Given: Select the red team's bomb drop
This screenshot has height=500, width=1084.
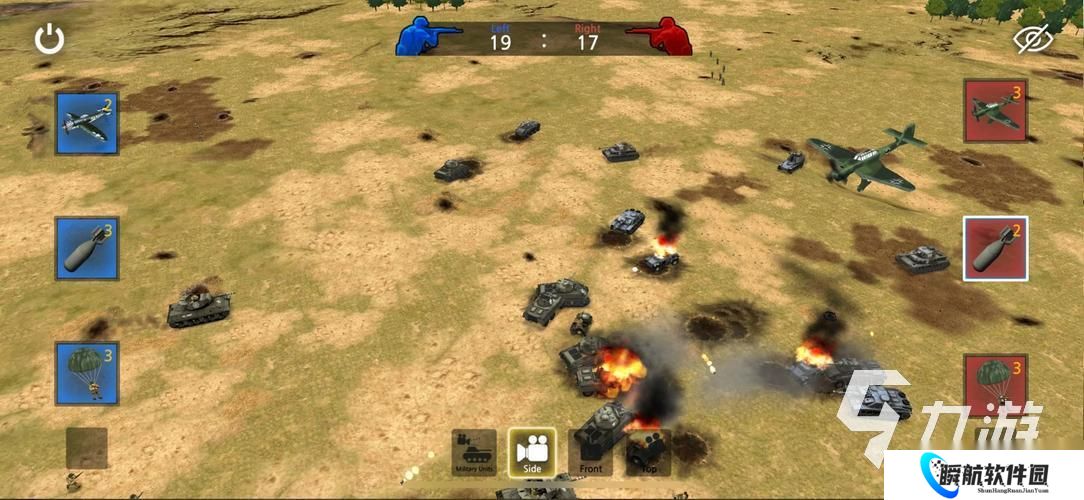Looking at the screenshot, I should [995, 248].
